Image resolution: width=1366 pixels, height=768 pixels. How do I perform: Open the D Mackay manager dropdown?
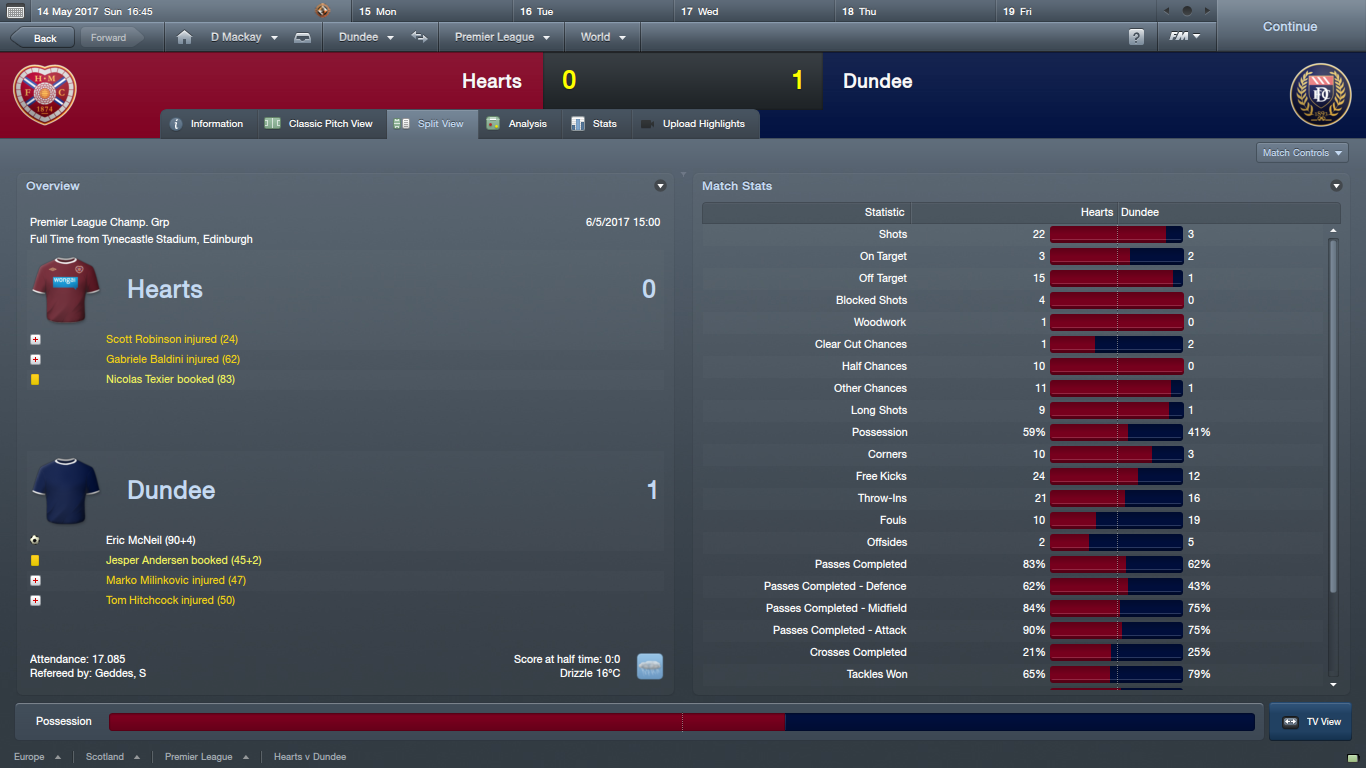click(x=243, y=37)
